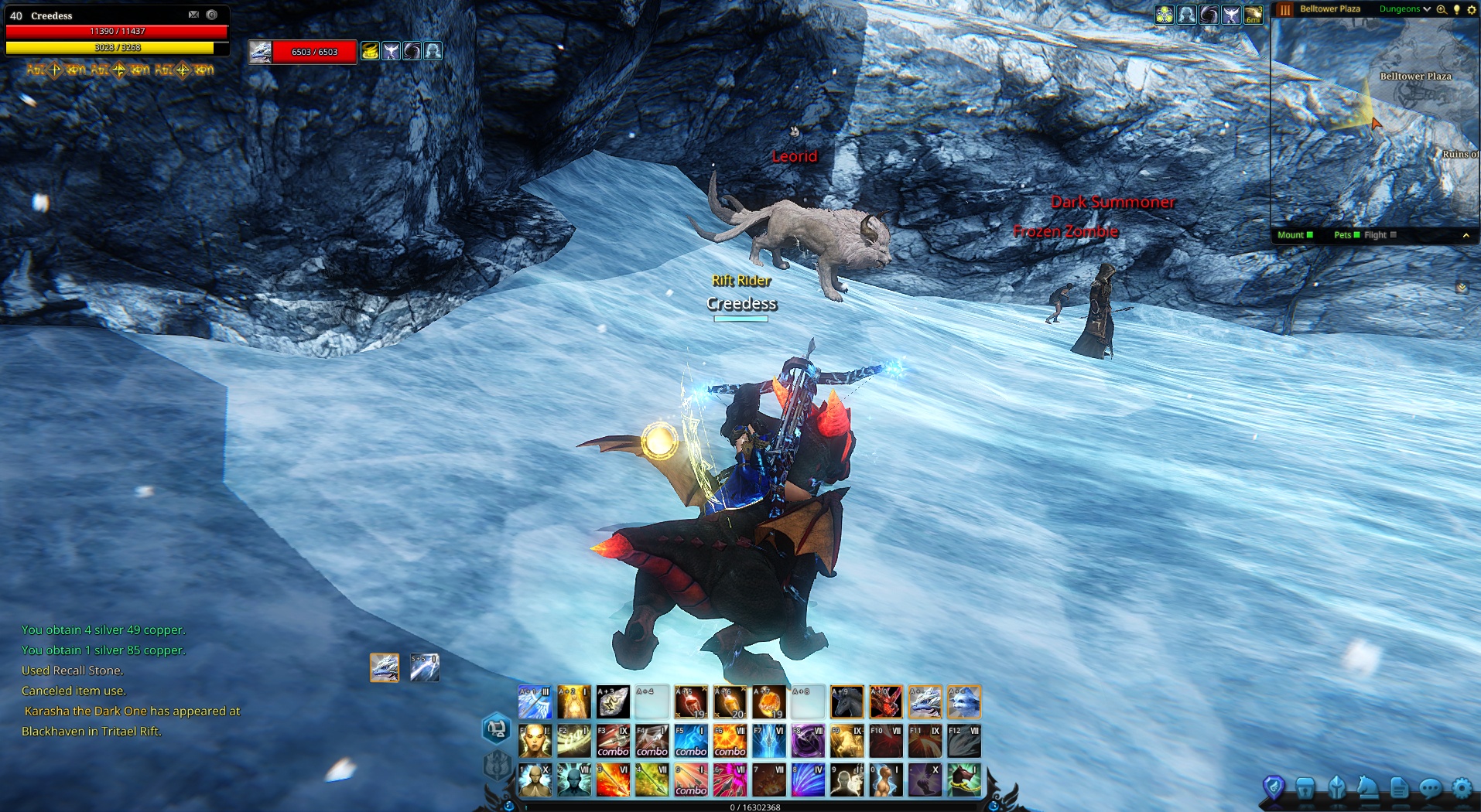Open the horse knight mount menu
The width and height of the screenshot is (1481, 812).
[x=1367, y=788]
